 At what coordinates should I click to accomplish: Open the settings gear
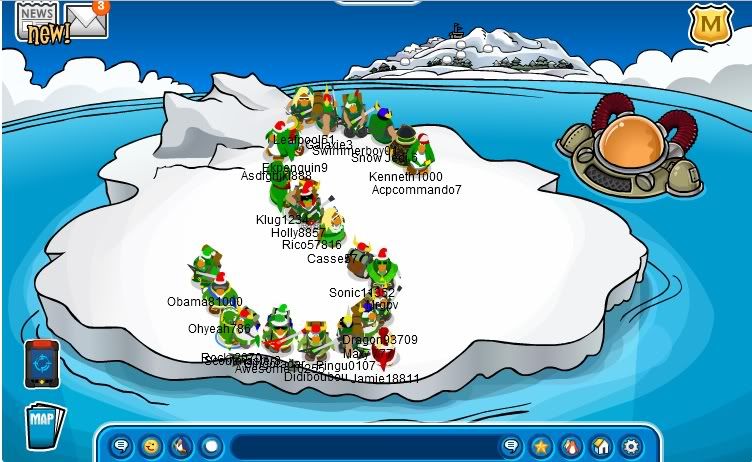(631, 445)
